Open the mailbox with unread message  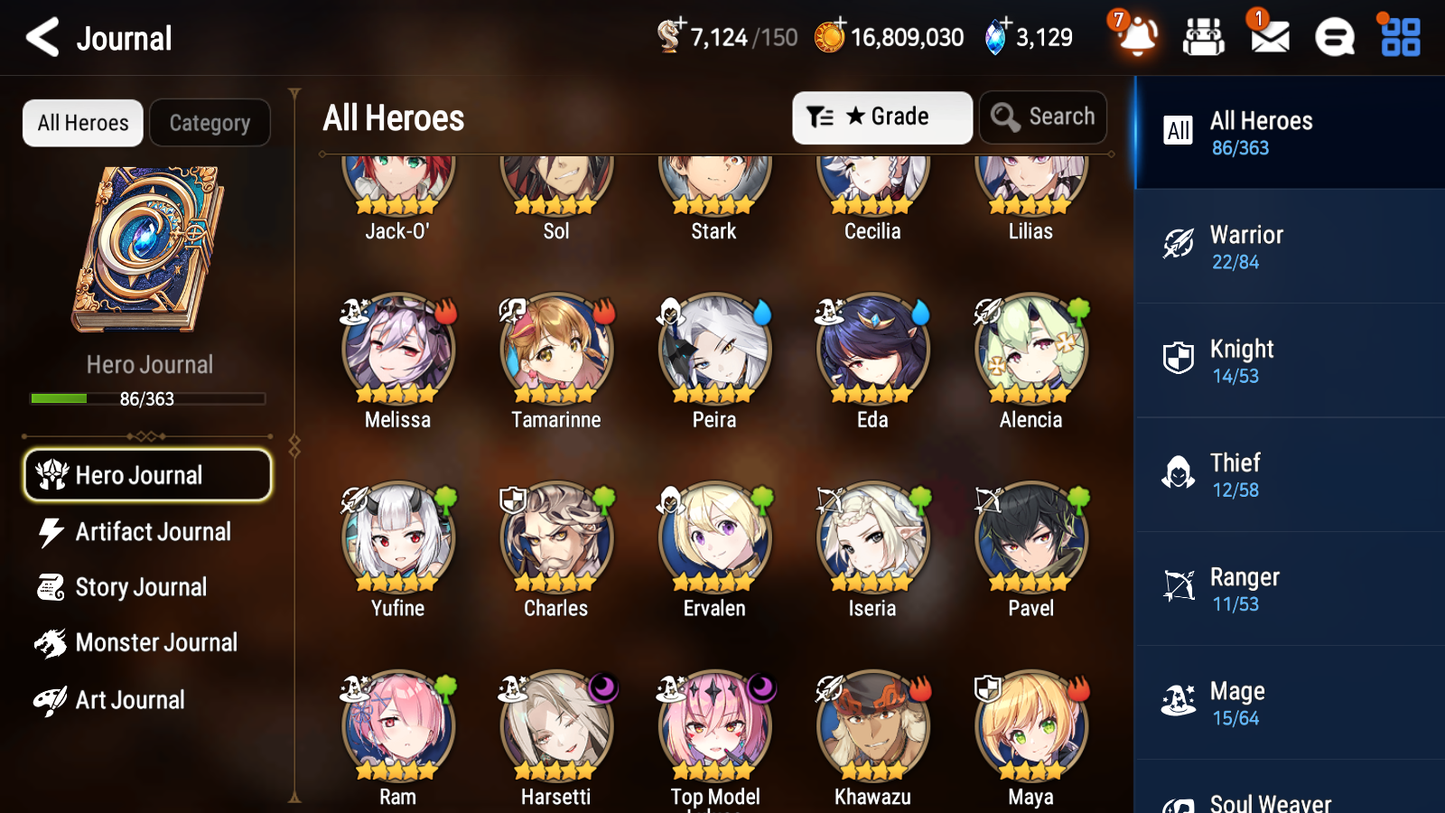pyautogui.click(x=1268, y=36)
